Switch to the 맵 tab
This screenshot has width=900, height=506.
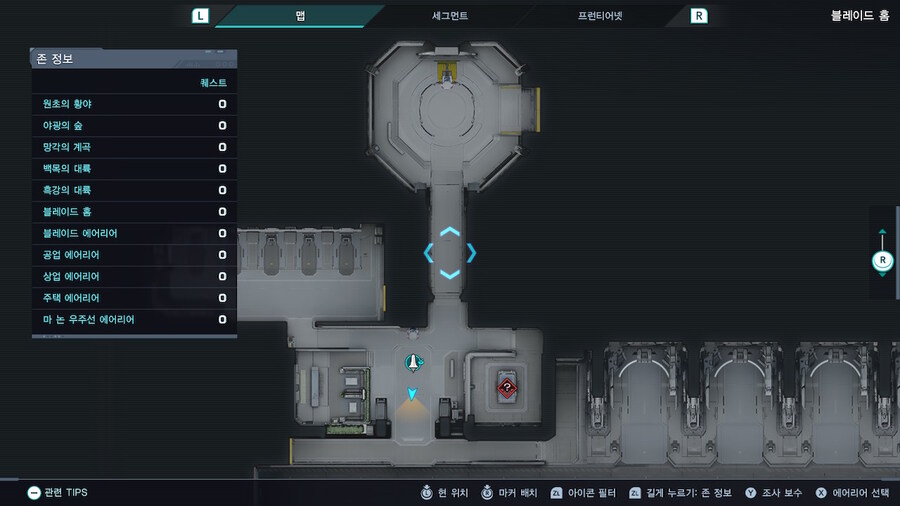300,16
